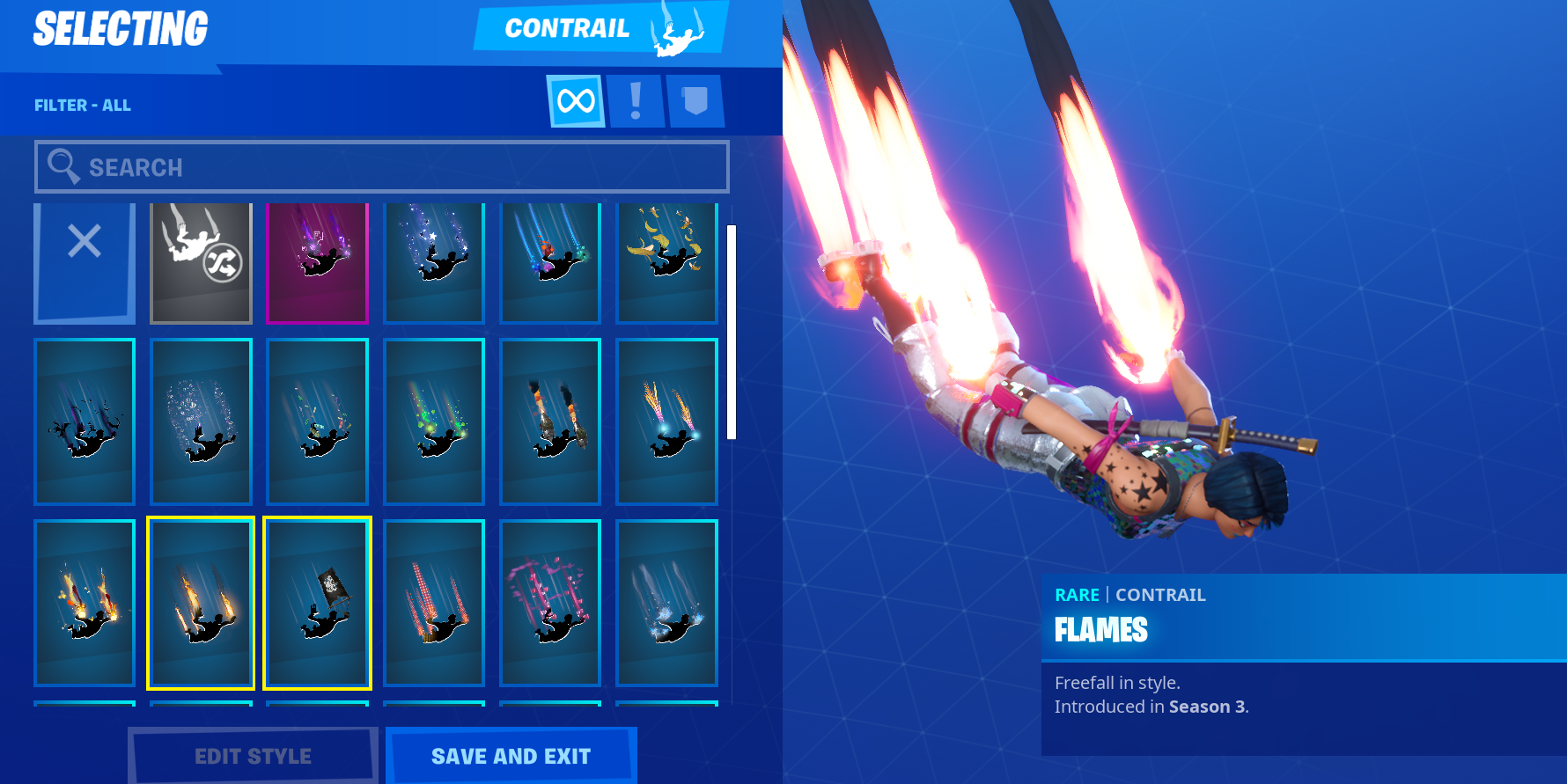
Task: Pick the black flag contrail tile
Action: pyautogui.click(x=317, y=603)
